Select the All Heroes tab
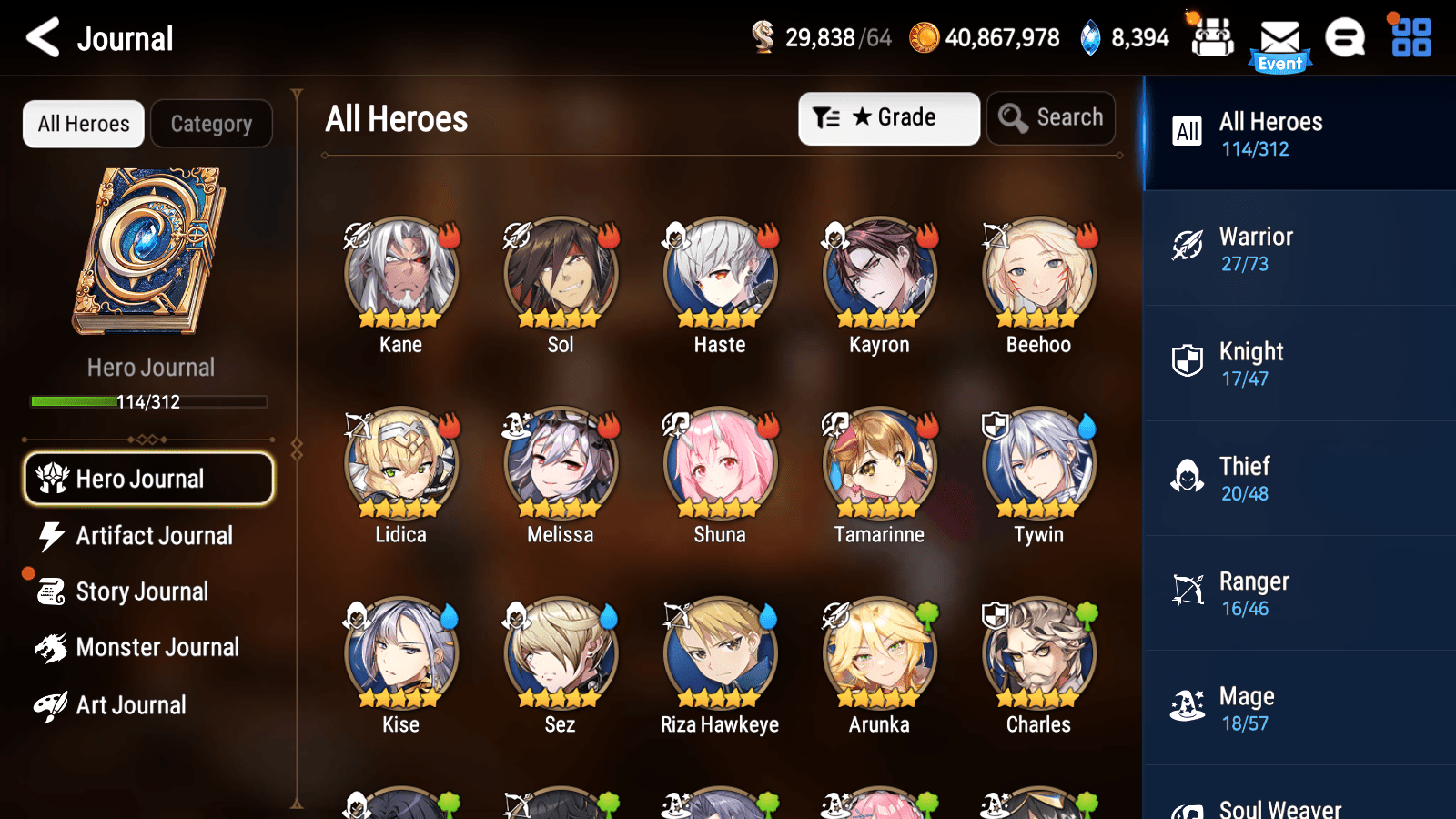Viewport: 1456px width, 819px height. [x=83, y=124]
